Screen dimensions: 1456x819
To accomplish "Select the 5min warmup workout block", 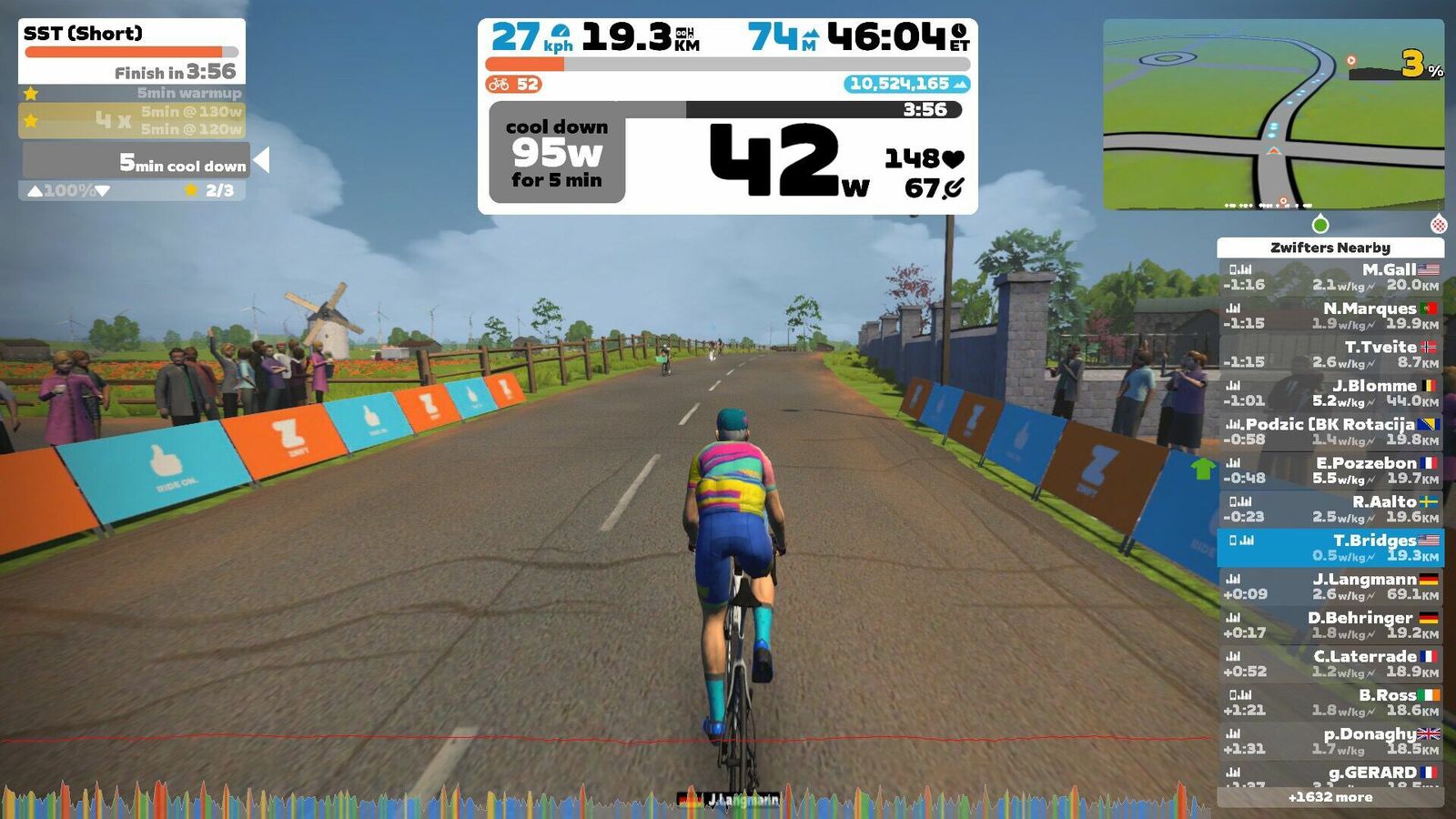I will click(x=132, y=93).
